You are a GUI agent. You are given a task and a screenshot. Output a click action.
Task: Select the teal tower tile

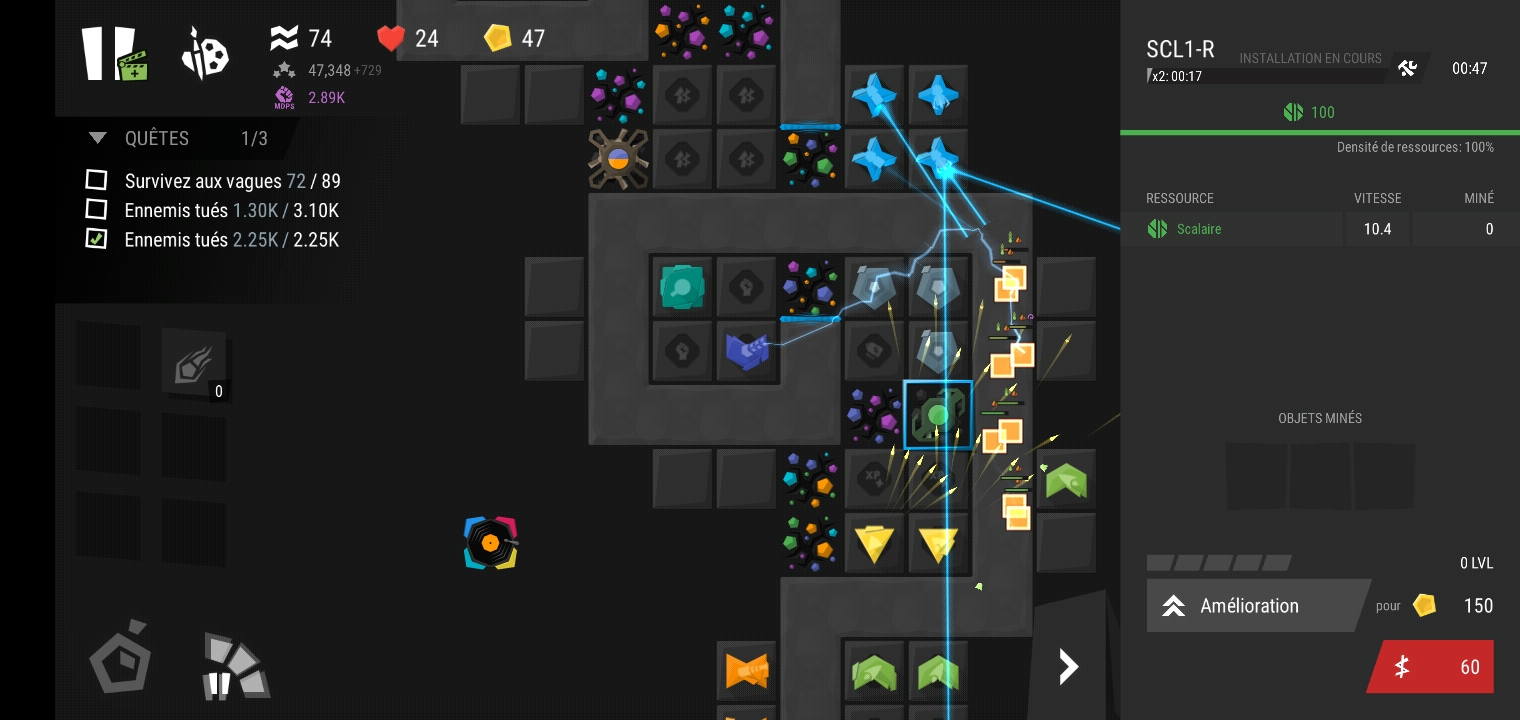[683, 288]
